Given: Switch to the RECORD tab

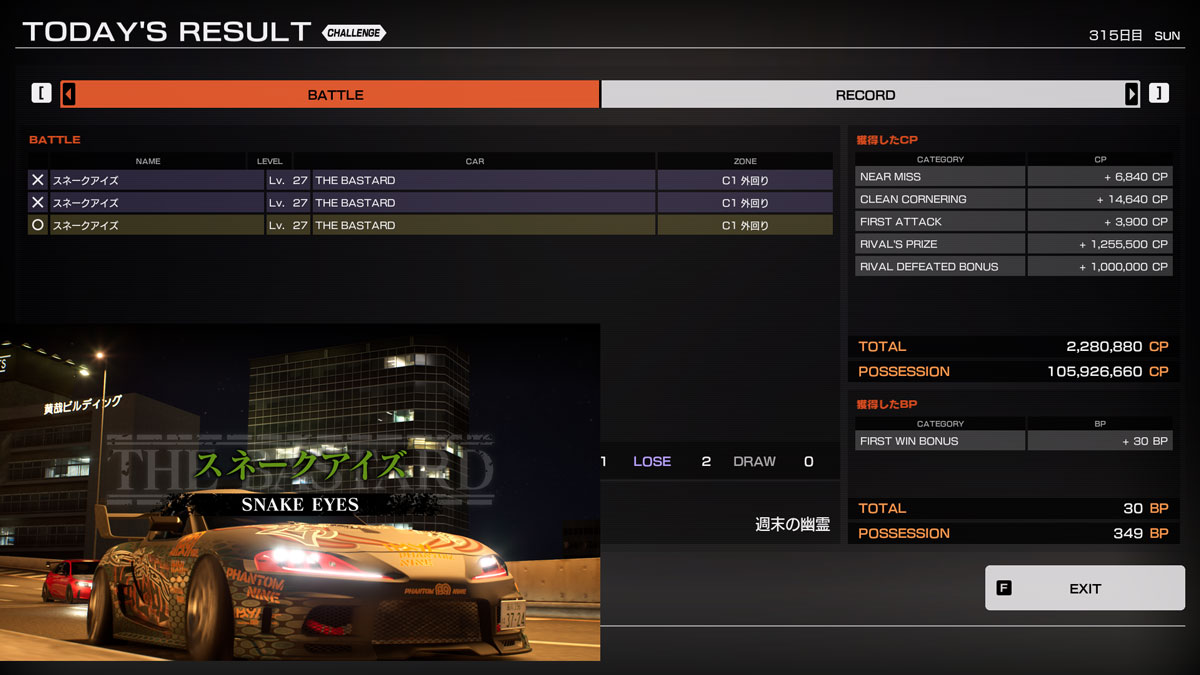Looking at the screenshot, I should click(x=865, y=95).
